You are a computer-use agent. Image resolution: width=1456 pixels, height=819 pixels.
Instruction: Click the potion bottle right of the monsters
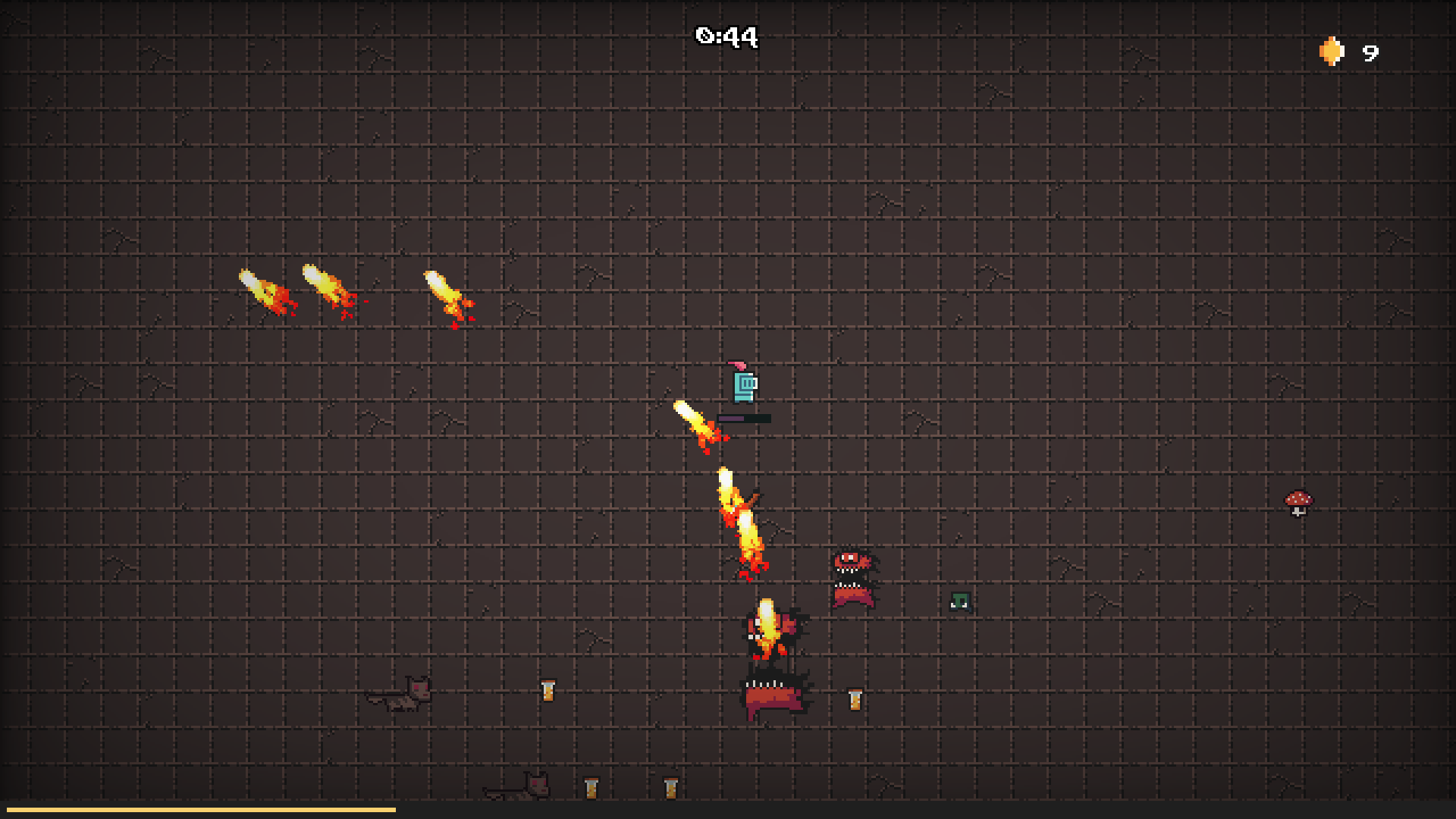coord(855,698)
